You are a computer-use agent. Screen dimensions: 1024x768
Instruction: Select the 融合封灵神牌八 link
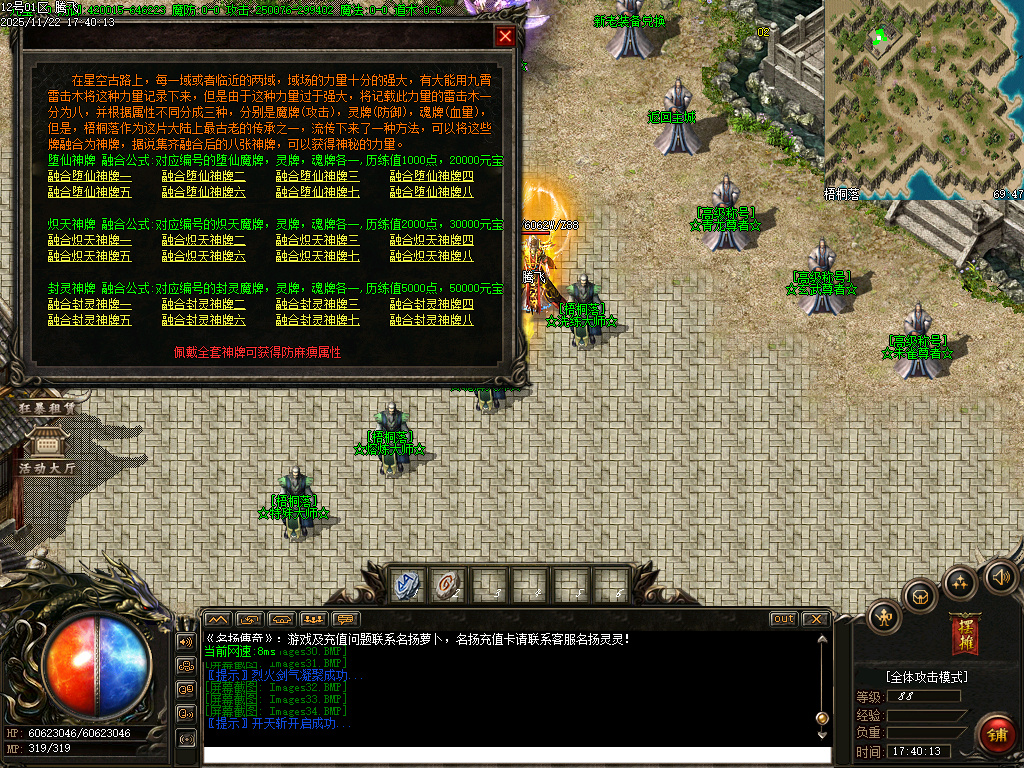432,320
